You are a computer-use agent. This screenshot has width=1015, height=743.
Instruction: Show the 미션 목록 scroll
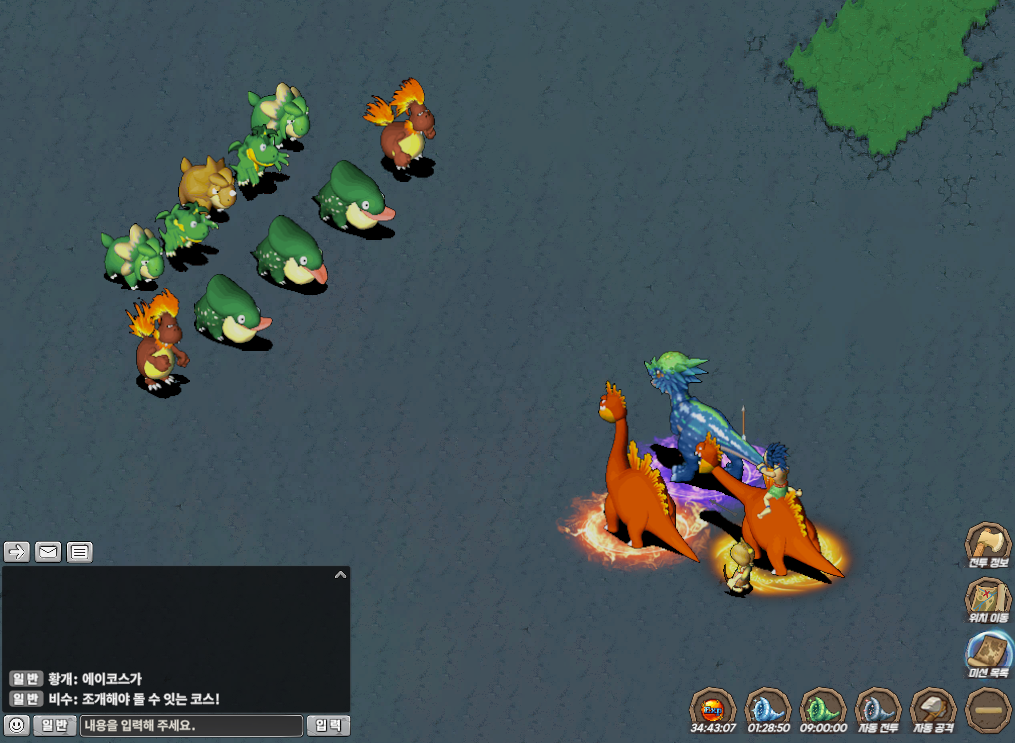click(x=988, y=653)
